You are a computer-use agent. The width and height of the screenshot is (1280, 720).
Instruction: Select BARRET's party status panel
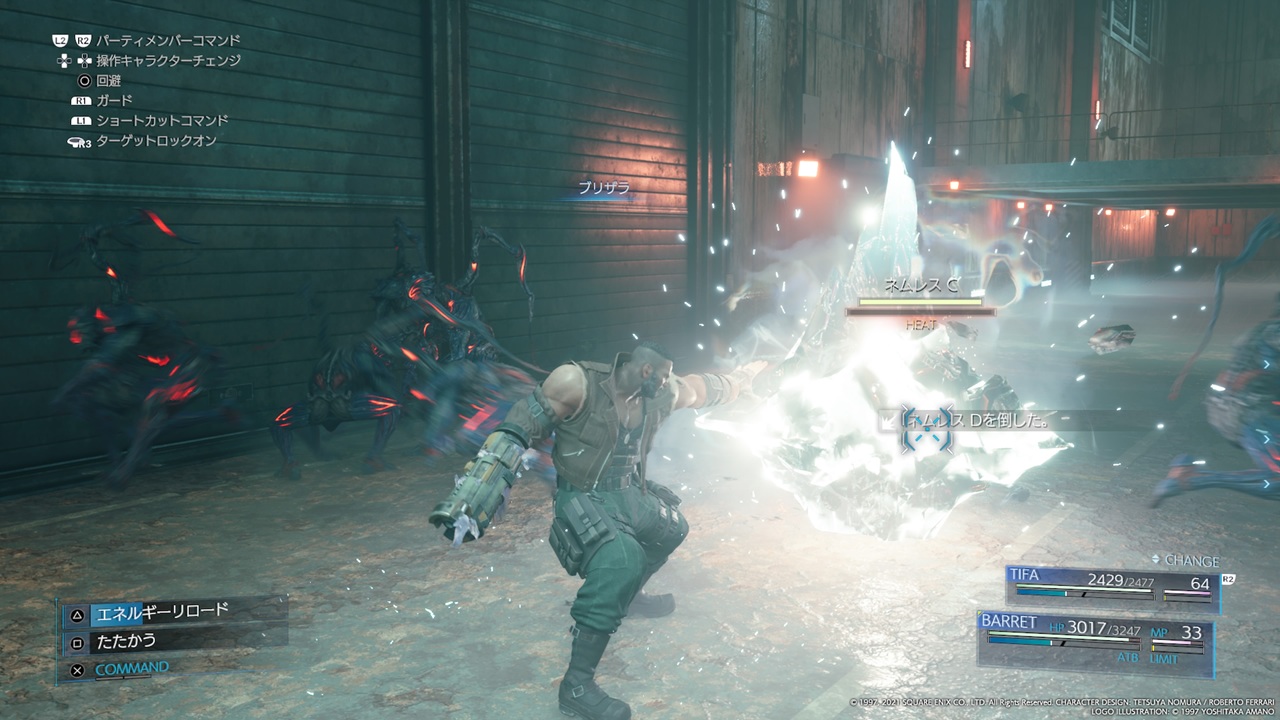click(1095, 638)
